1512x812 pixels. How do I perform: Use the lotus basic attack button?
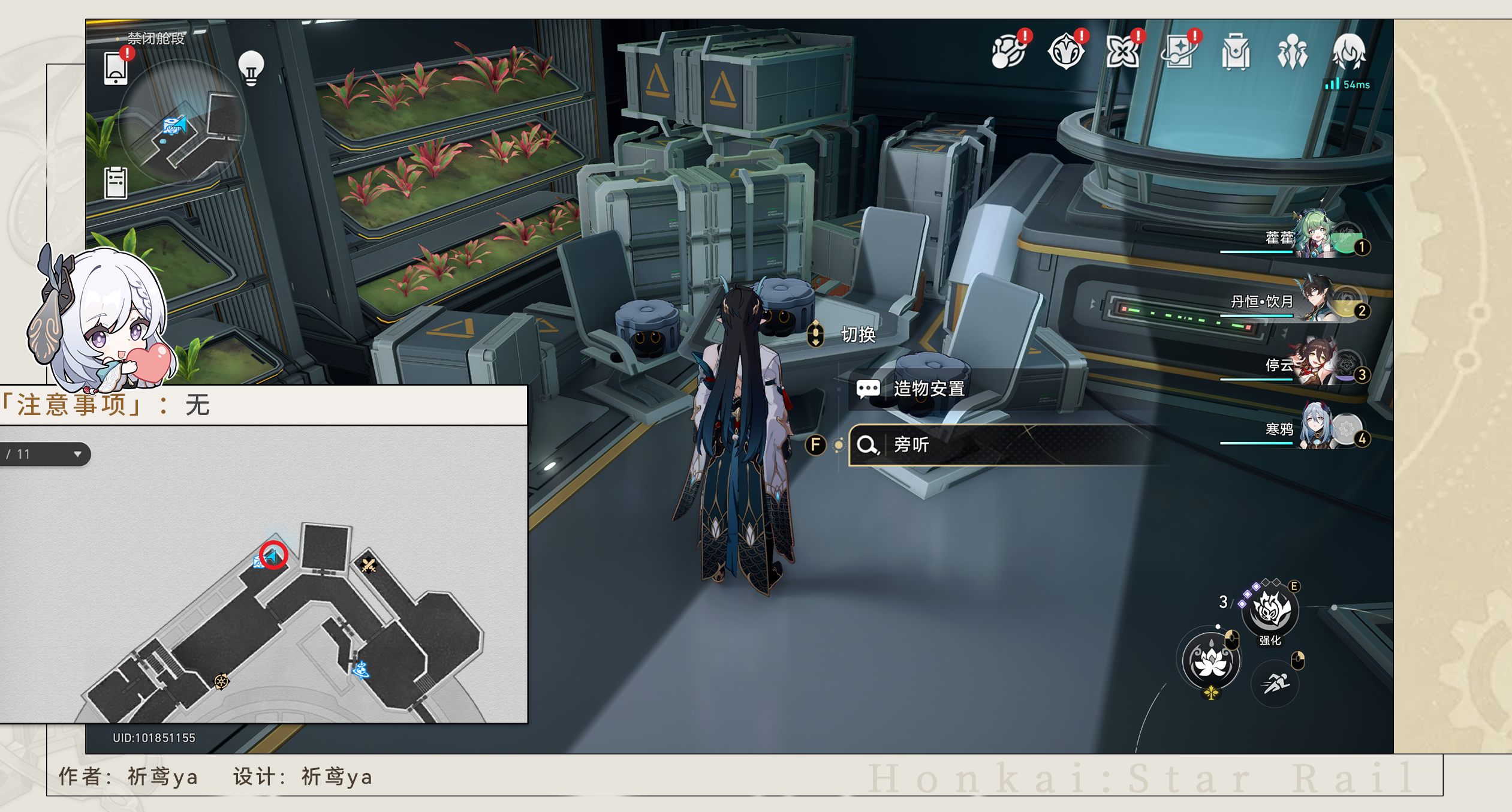pos(1210,661)
